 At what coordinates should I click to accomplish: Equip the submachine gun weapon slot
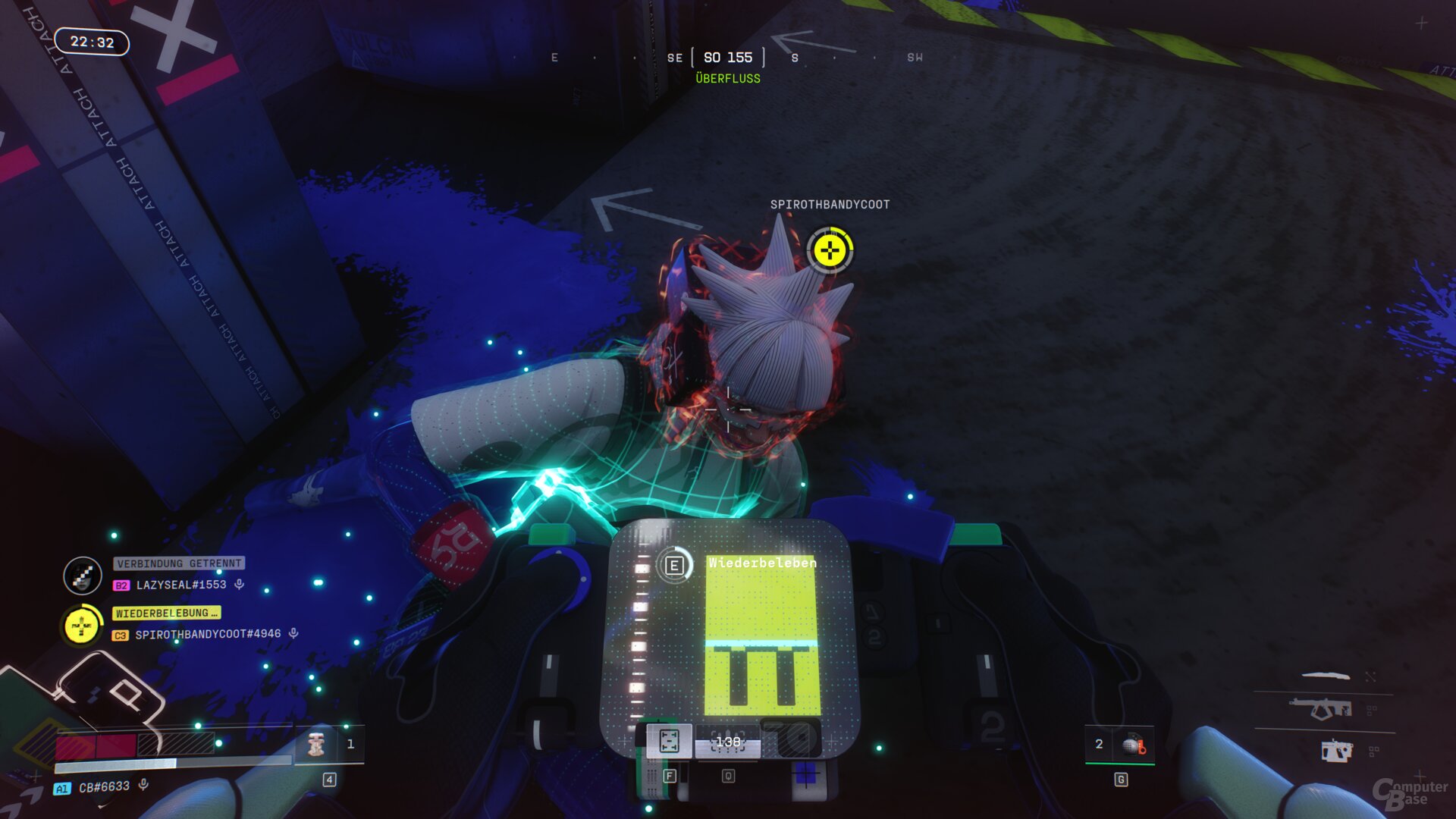click(1320, 710)
